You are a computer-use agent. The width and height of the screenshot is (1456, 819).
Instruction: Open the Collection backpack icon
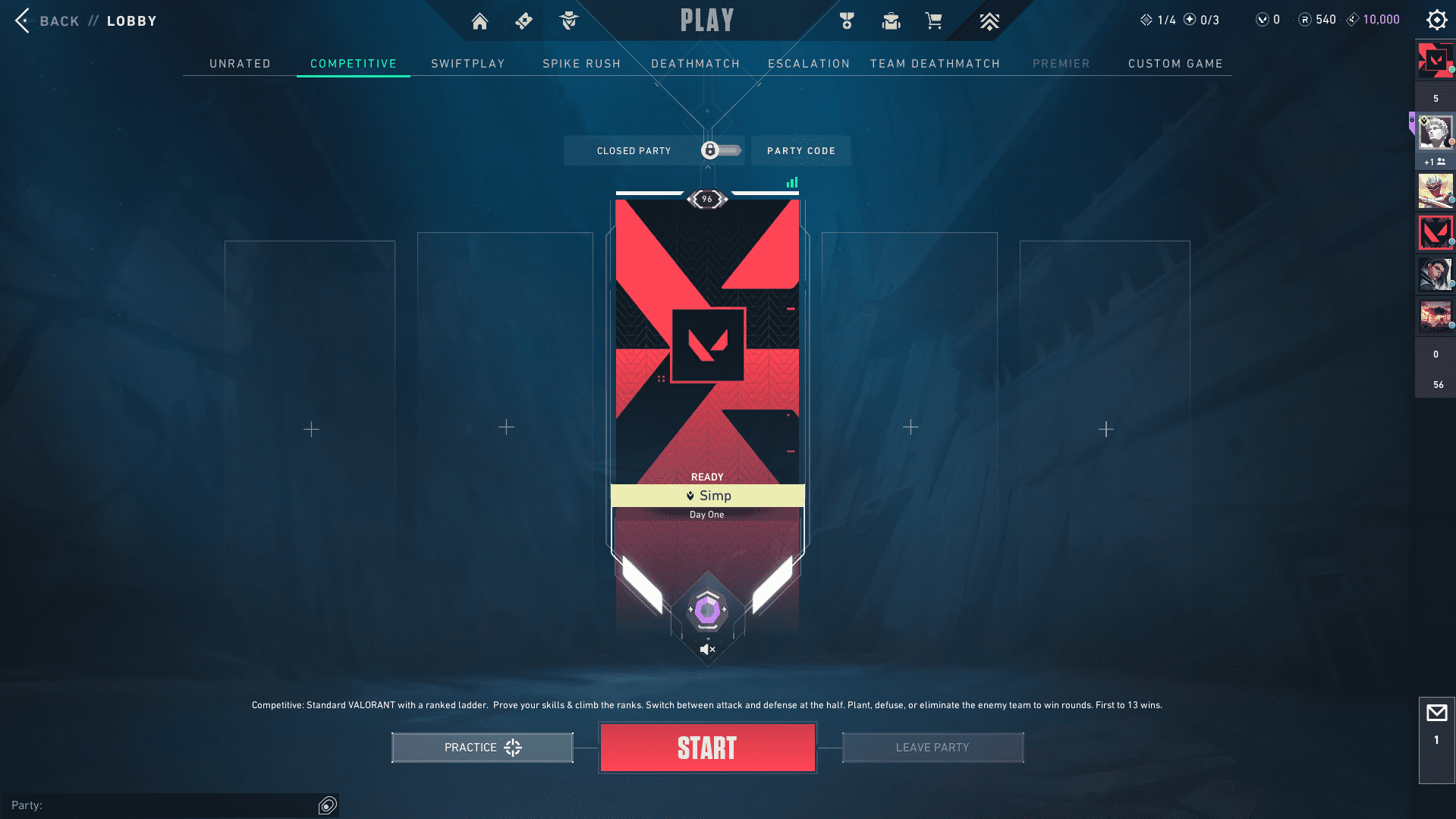pyautogui.click(x=891, y=20)
